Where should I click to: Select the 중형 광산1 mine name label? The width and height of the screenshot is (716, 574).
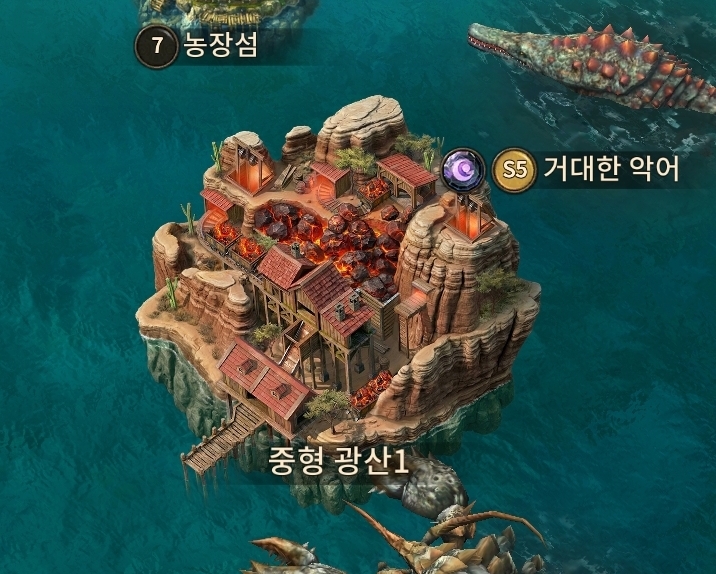pyautogui.click(x=338, y=461)
